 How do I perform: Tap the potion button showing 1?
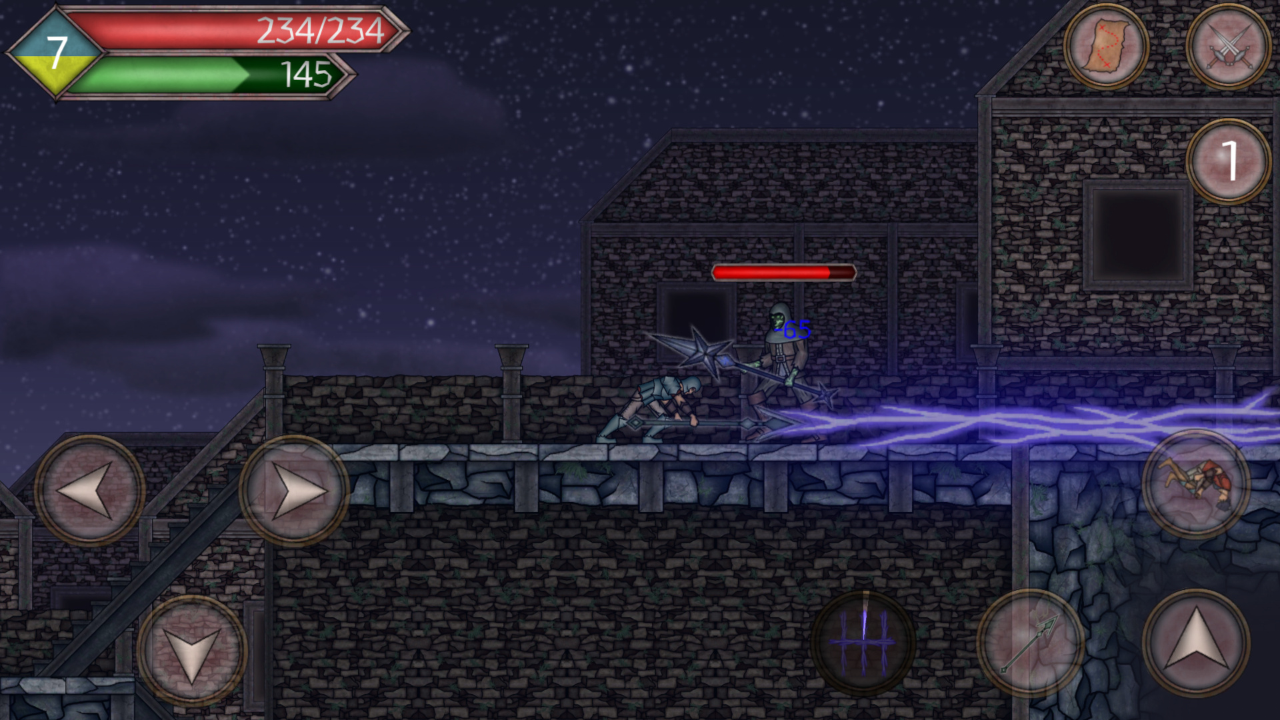coord(1228,158)
